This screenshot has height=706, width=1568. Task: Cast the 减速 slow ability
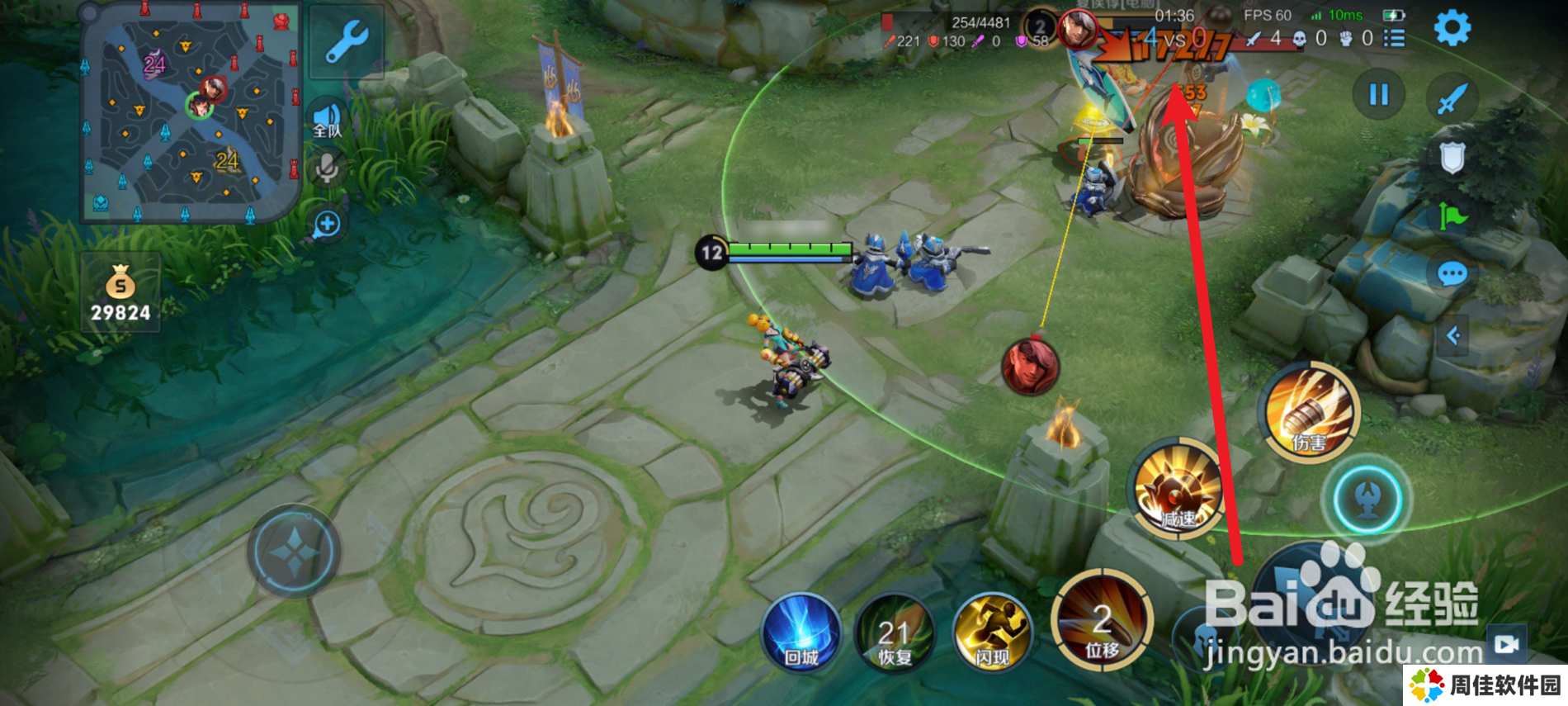(1178, 489)
